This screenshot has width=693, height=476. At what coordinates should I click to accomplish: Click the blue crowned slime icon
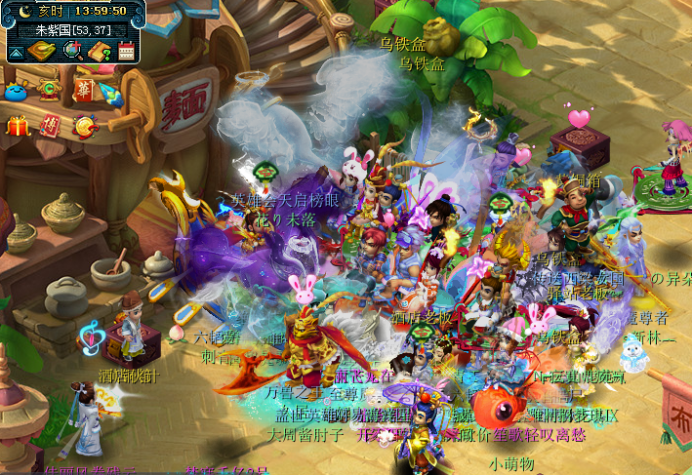tap(16, 92)
